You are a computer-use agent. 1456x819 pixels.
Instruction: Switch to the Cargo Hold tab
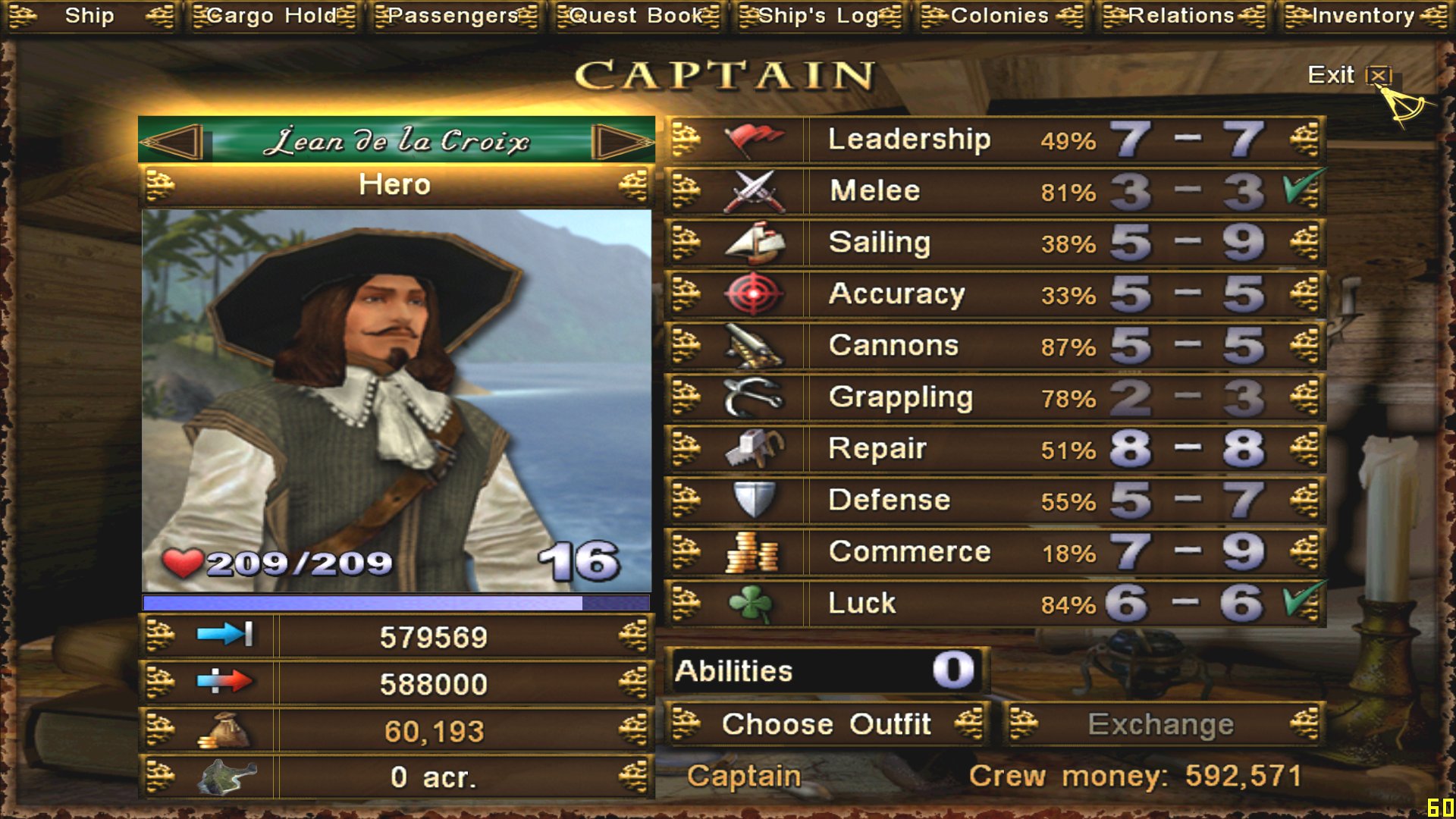272,16
